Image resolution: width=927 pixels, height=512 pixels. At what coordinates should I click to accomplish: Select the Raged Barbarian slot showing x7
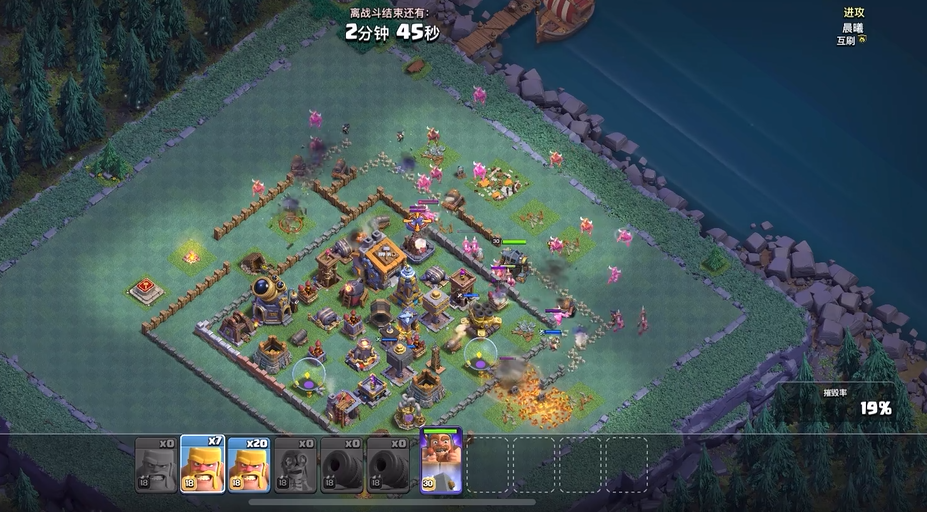pyautogui.click(x=202, y=466)
